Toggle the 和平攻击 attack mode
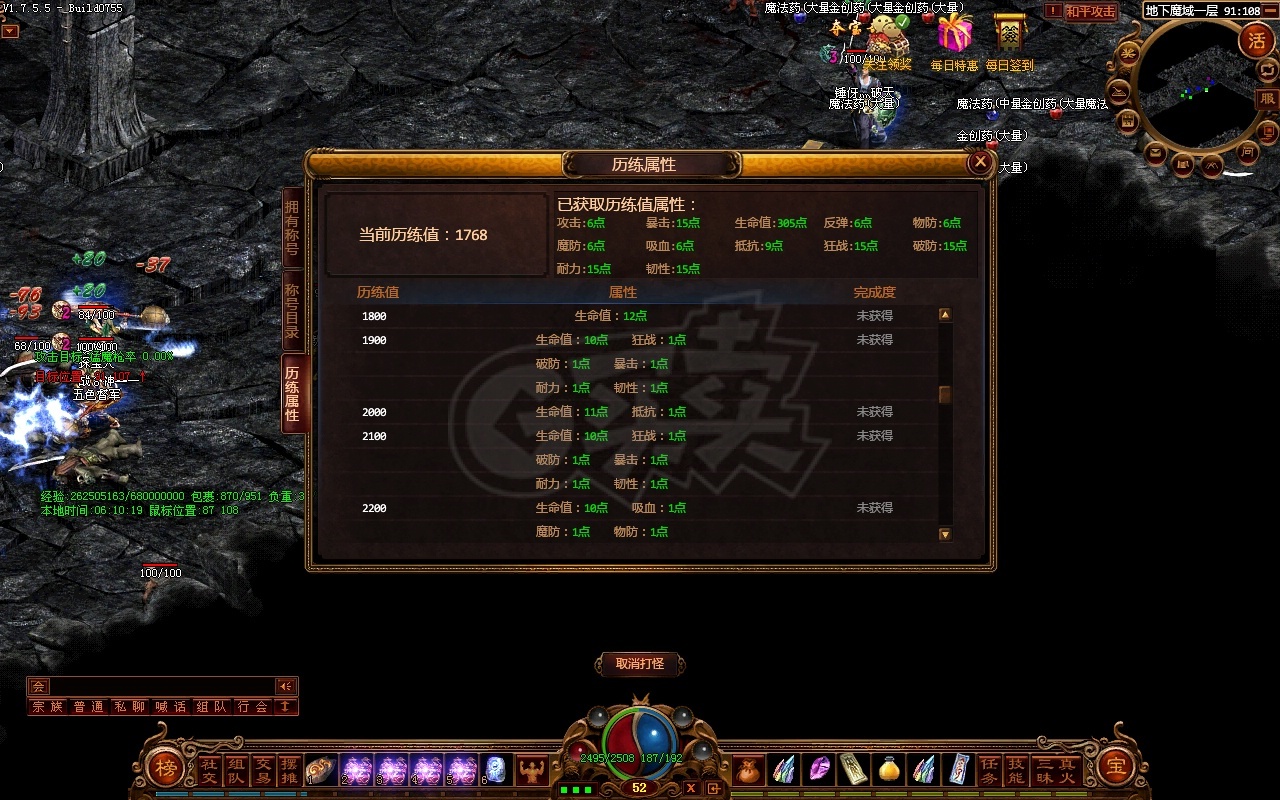This screenshot has height=800, width=1280. pyautogui.click(x=1090, y=11)
